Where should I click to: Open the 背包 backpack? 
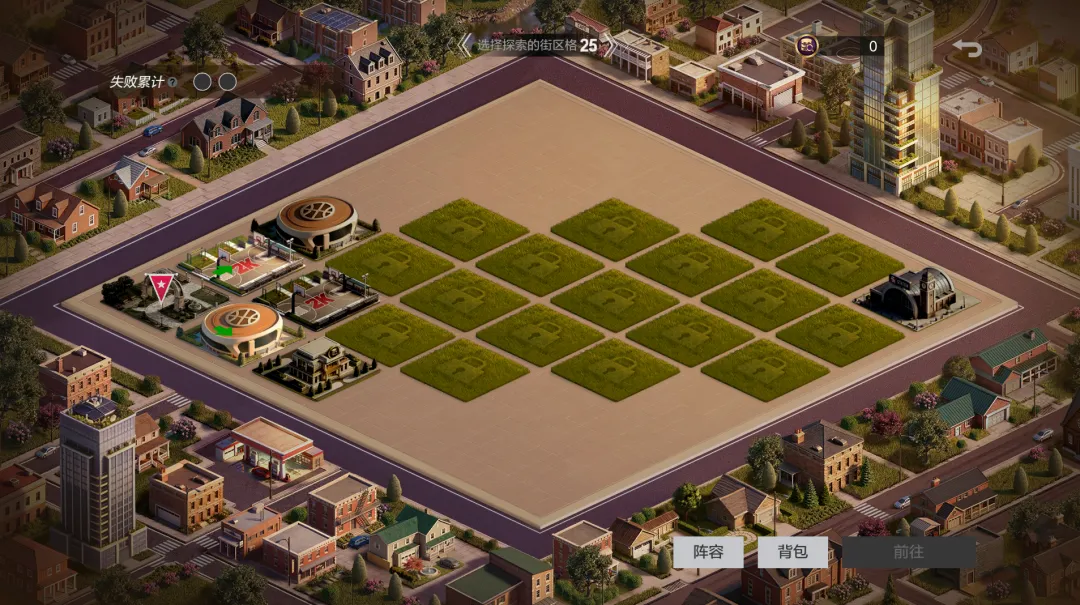[793, 552]
